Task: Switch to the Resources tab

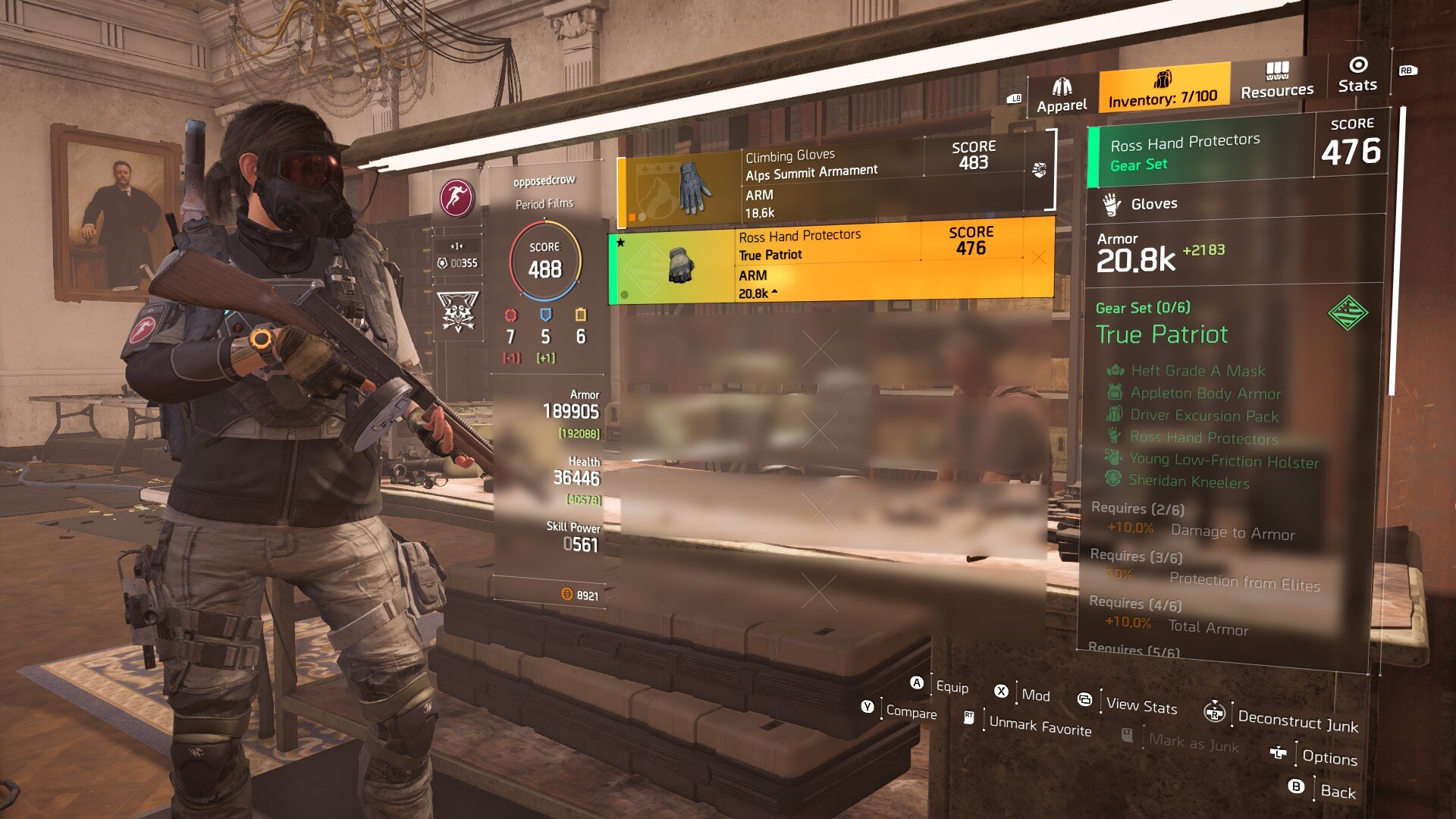Action: (1277, 81)
